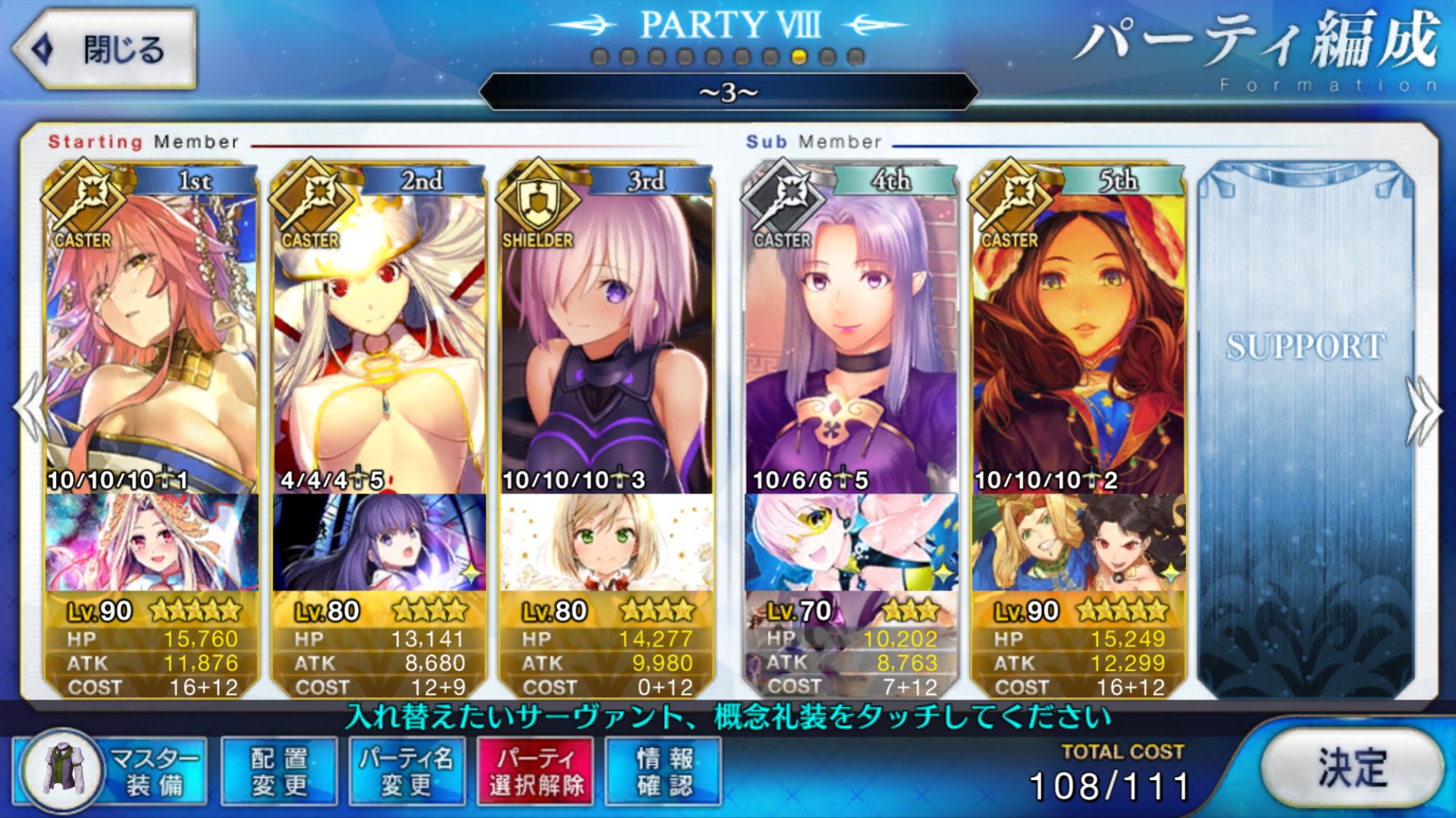
Task: Open the 配置変更 arrangement change
Action: 279,771
